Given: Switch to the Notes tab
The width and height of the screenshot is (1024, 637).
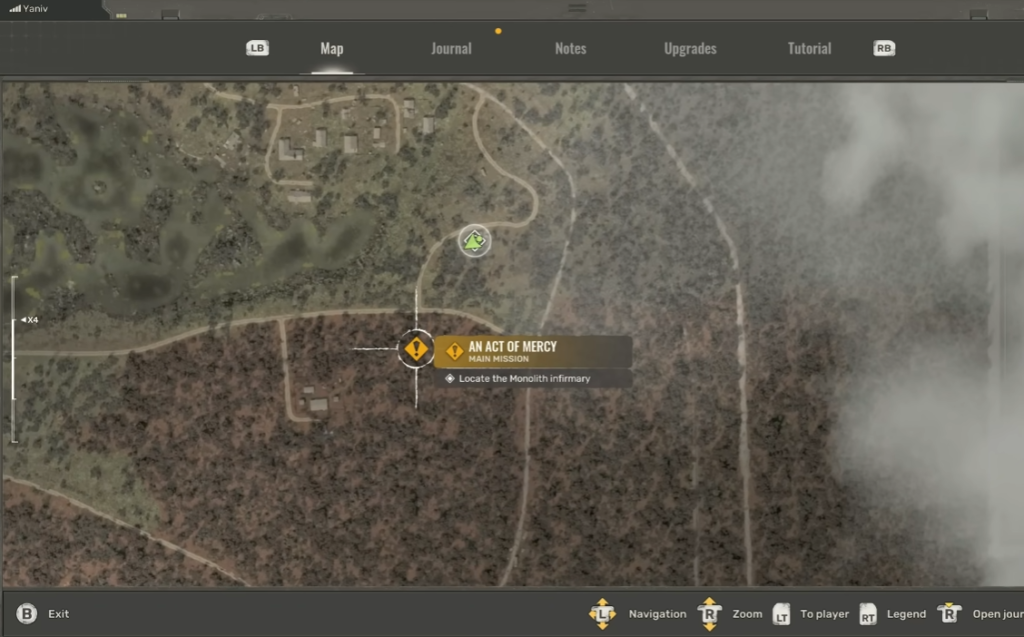Looking at the screenshot, I should (x=570, y=49).
